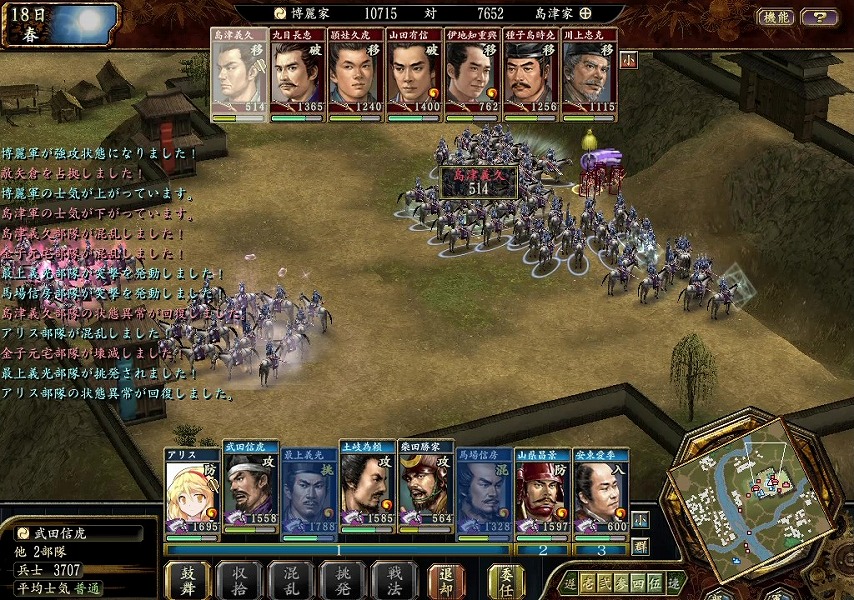854x600 pixels.
Task: Order retreat with 退却 button
Action: pyautogui.click(x=446, y=580)
